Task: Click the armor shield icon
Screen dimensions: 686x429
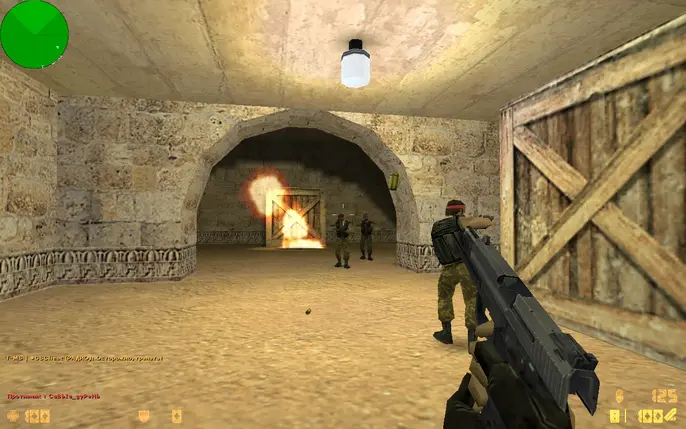Action: coord(144,415)
